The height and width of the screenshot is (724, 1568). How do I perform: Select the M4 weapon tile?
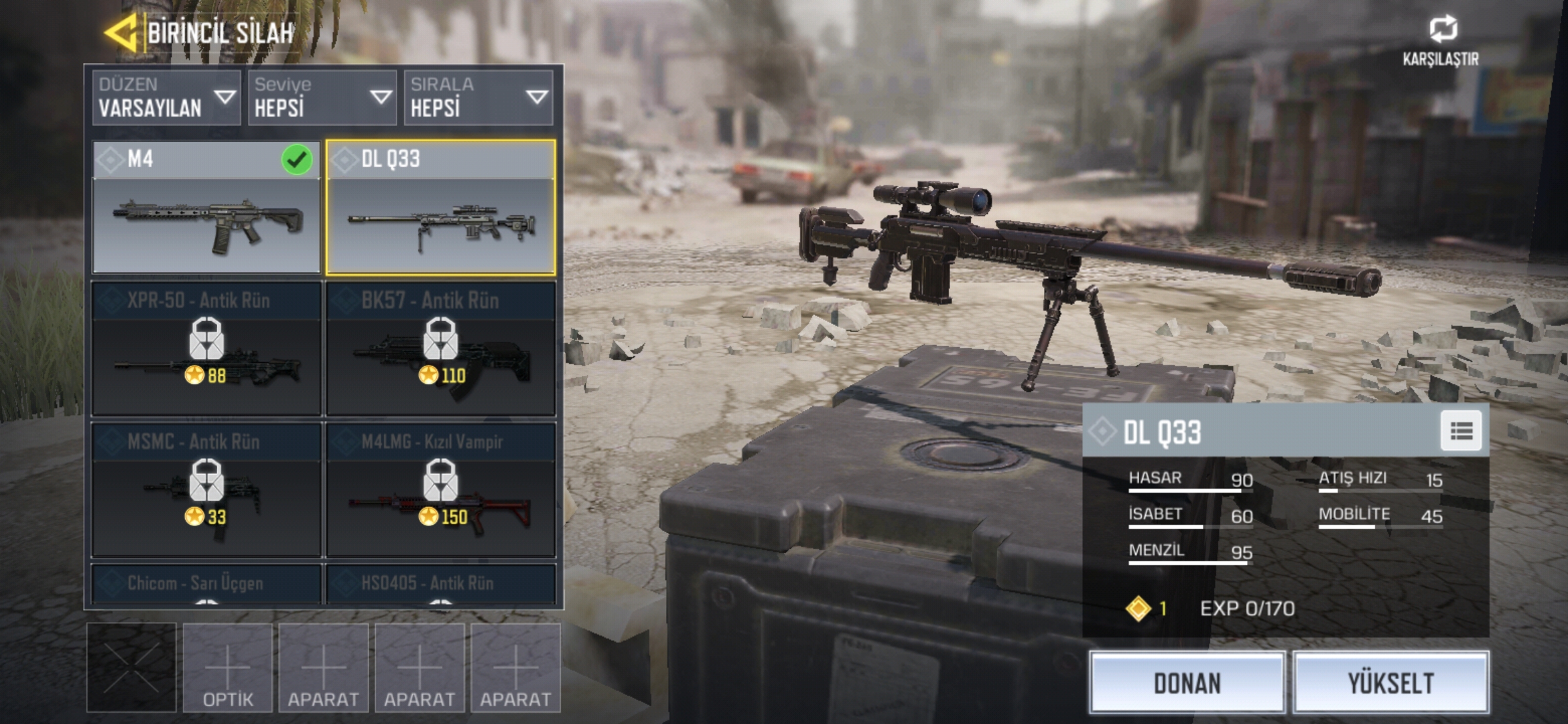[x=206, y=208]
